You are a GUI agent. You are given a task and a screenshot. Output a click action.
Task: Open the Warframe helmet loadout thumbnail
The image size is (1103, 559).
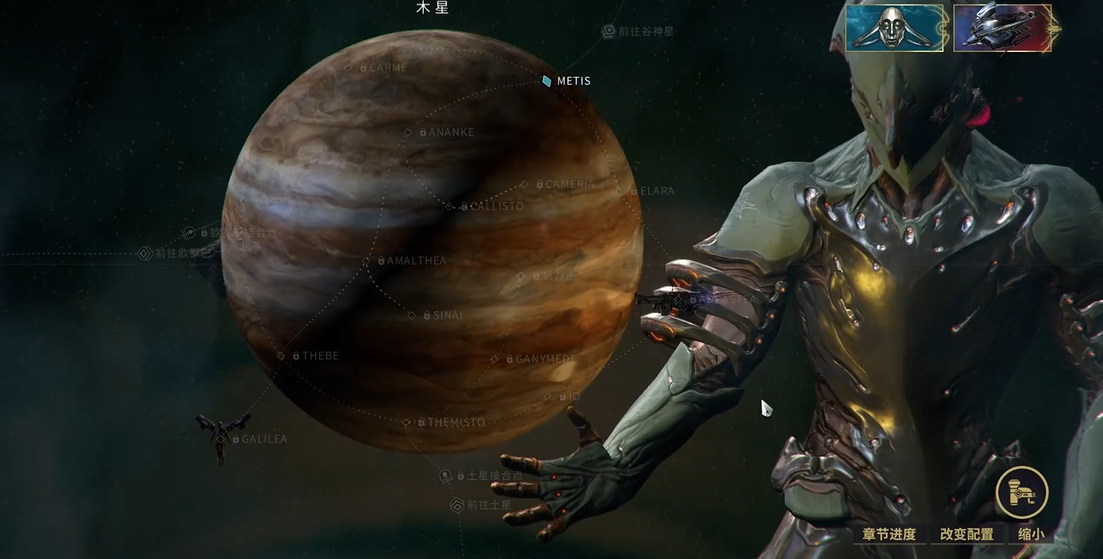coord(894,27)
